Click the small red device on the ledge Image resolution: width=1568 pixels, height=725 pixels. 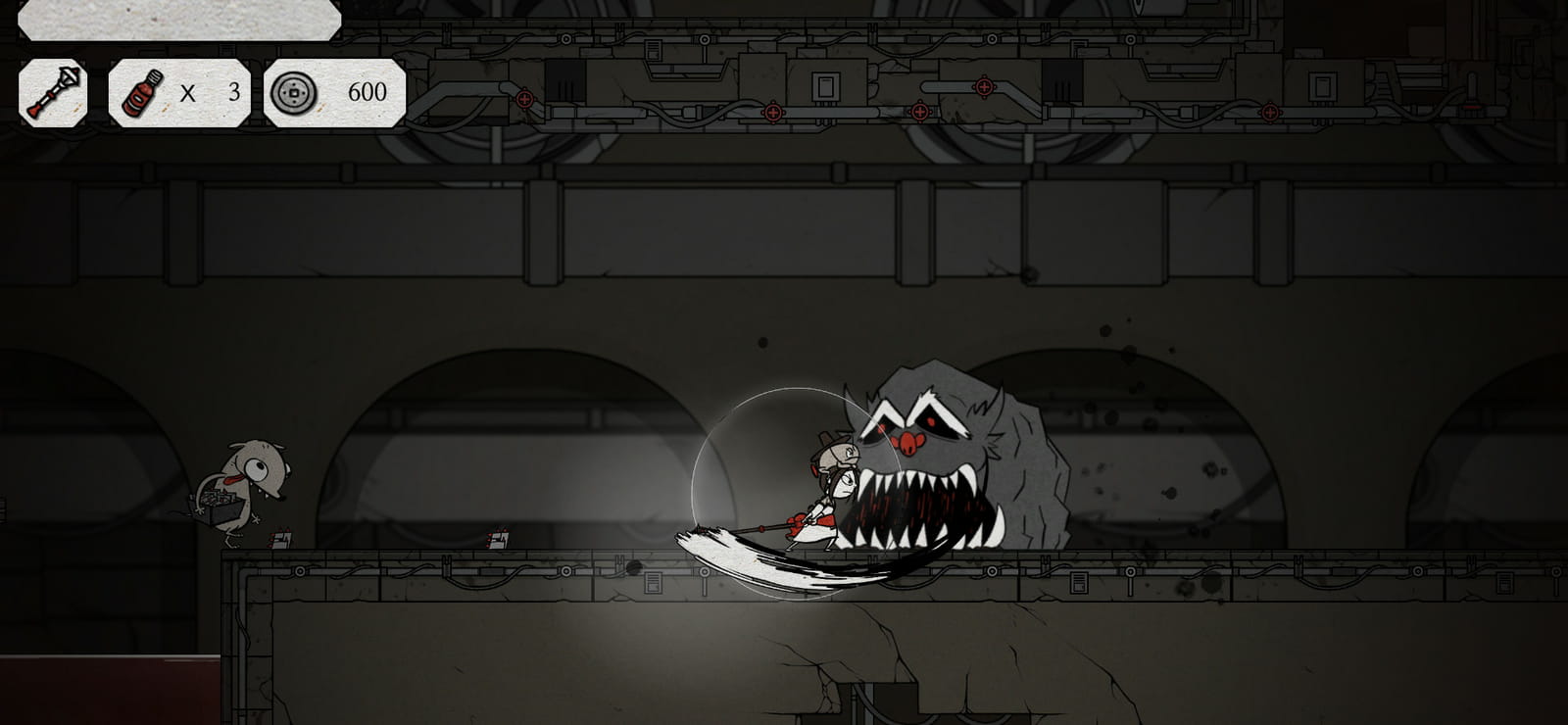(499, 538)
